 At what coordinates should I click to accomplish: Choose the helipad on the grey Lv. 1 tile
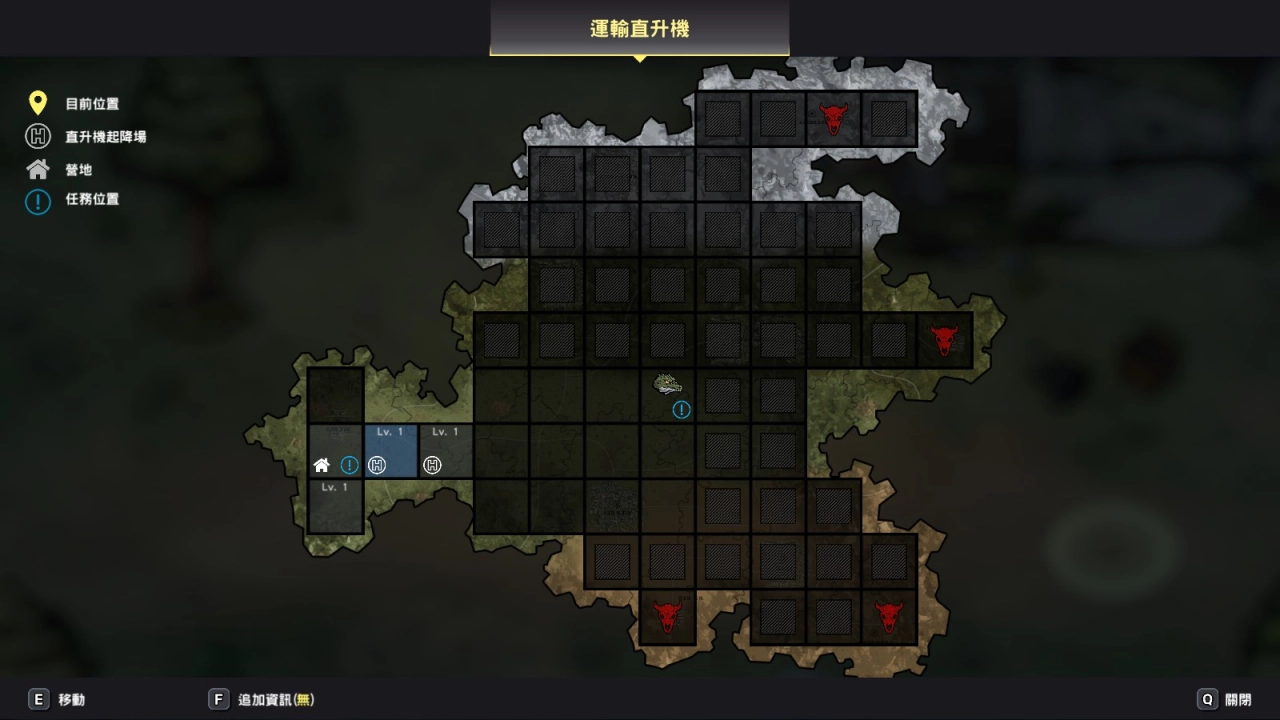pyautogui.click(x=432, y=465)
